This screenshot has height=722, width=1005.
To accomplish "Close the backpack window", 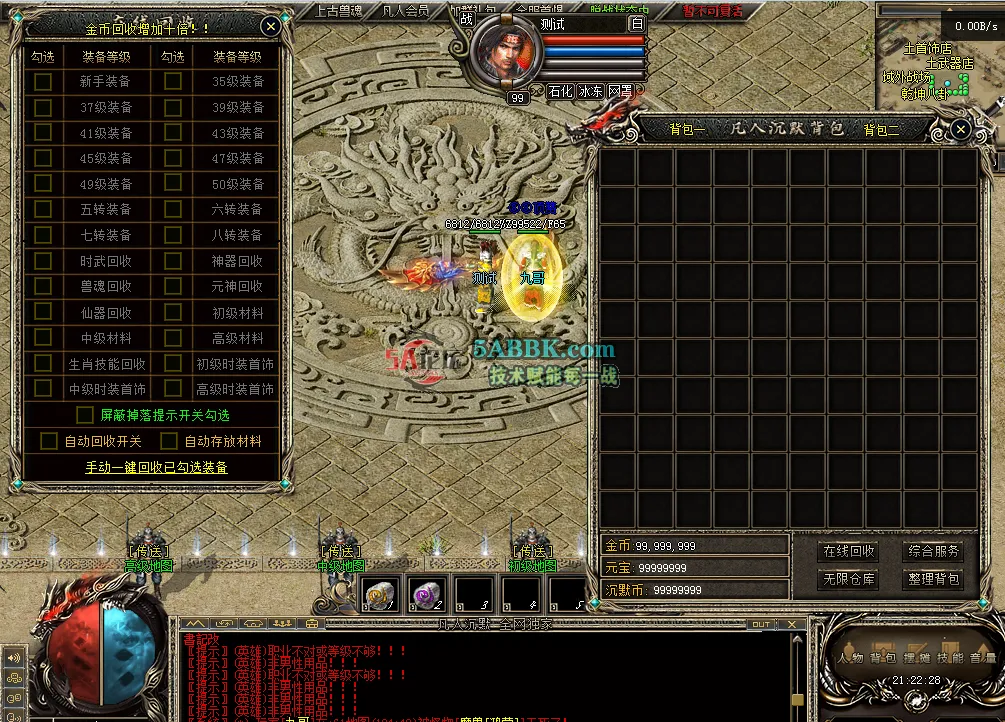I will coord(960,129).
